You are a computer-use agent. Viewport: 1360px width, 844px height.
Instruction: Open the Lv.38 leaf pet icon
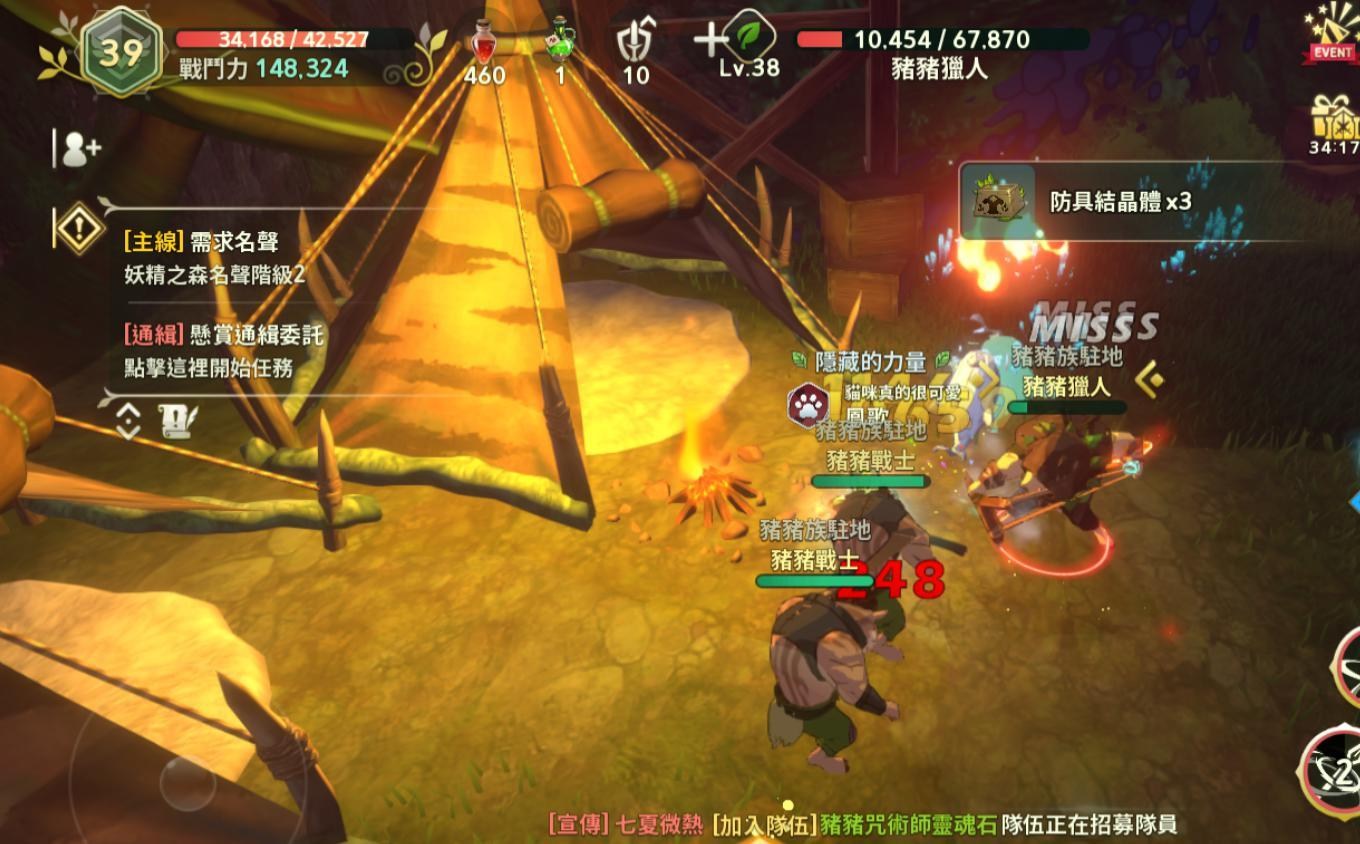750,40
